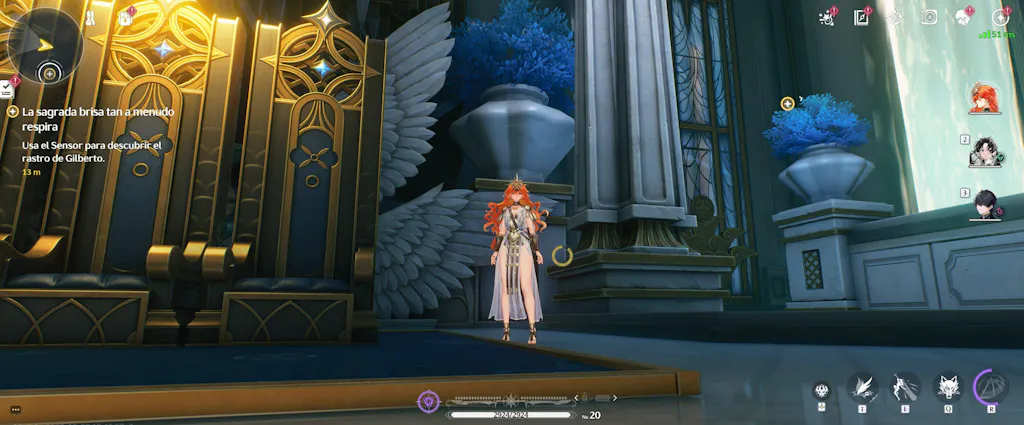Use the small paw utility gadget icon
This screenshot has height=425, width=1024.
click(822, 390)
